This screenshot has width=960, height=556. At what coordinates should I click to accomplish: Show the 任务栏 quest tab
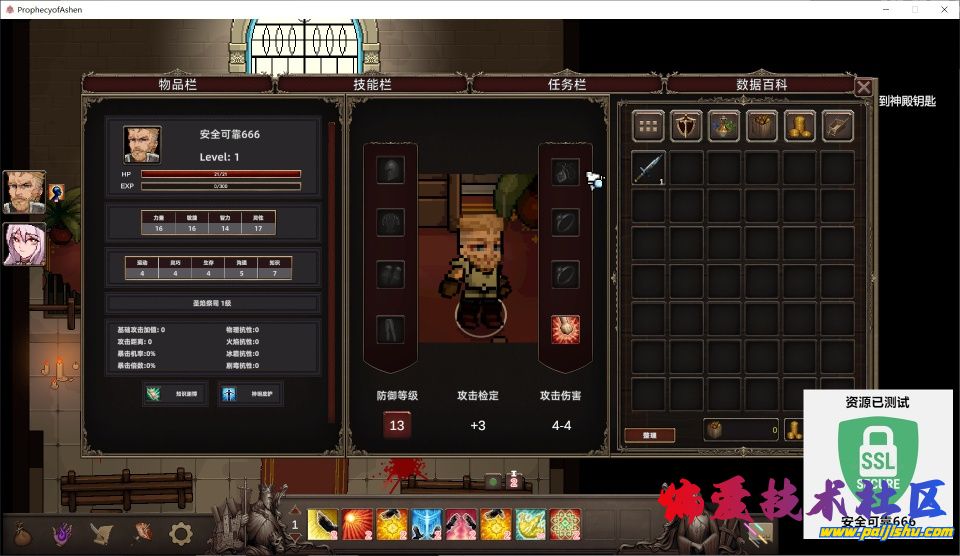(567, 85)
